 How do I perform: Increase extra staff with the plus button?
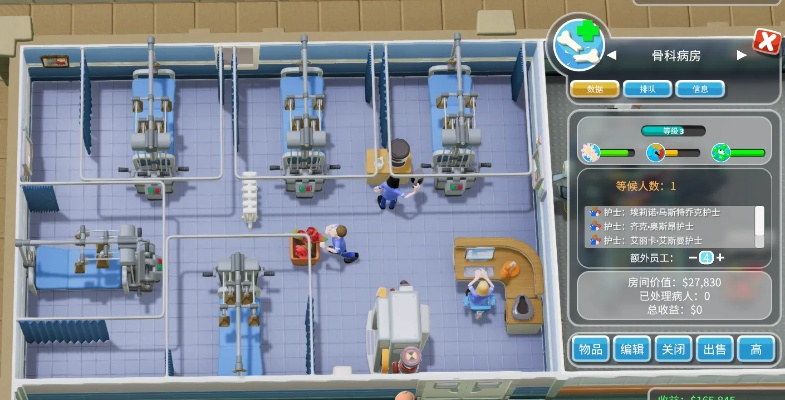pyautogui.click(x=720, y=258)
